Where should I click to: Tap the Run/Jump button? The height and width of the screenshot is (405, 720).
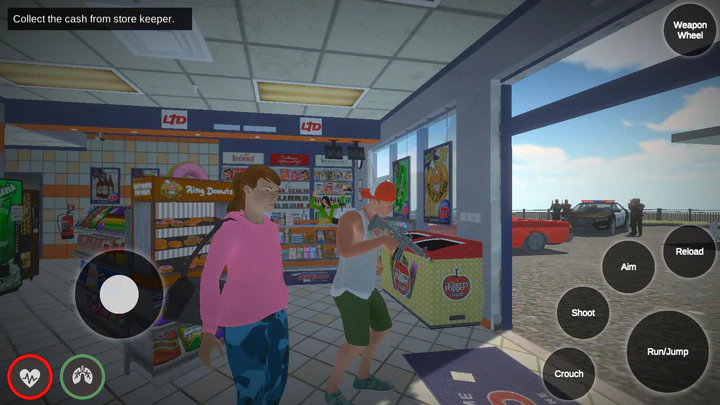(x=668, y=351)
